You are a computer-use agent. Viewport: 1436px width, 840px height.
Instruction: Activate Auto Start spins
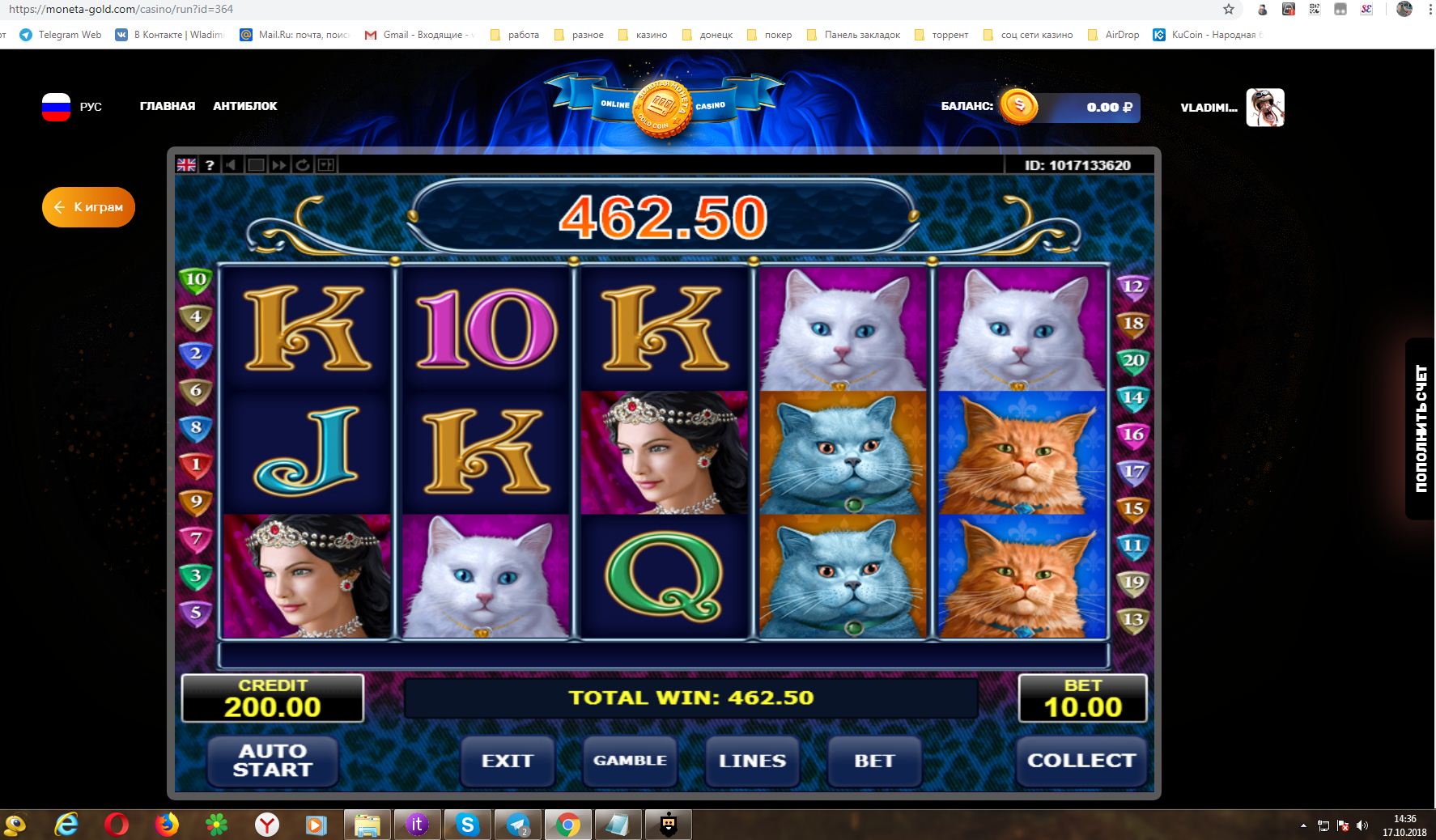click(x=273, y=761)
